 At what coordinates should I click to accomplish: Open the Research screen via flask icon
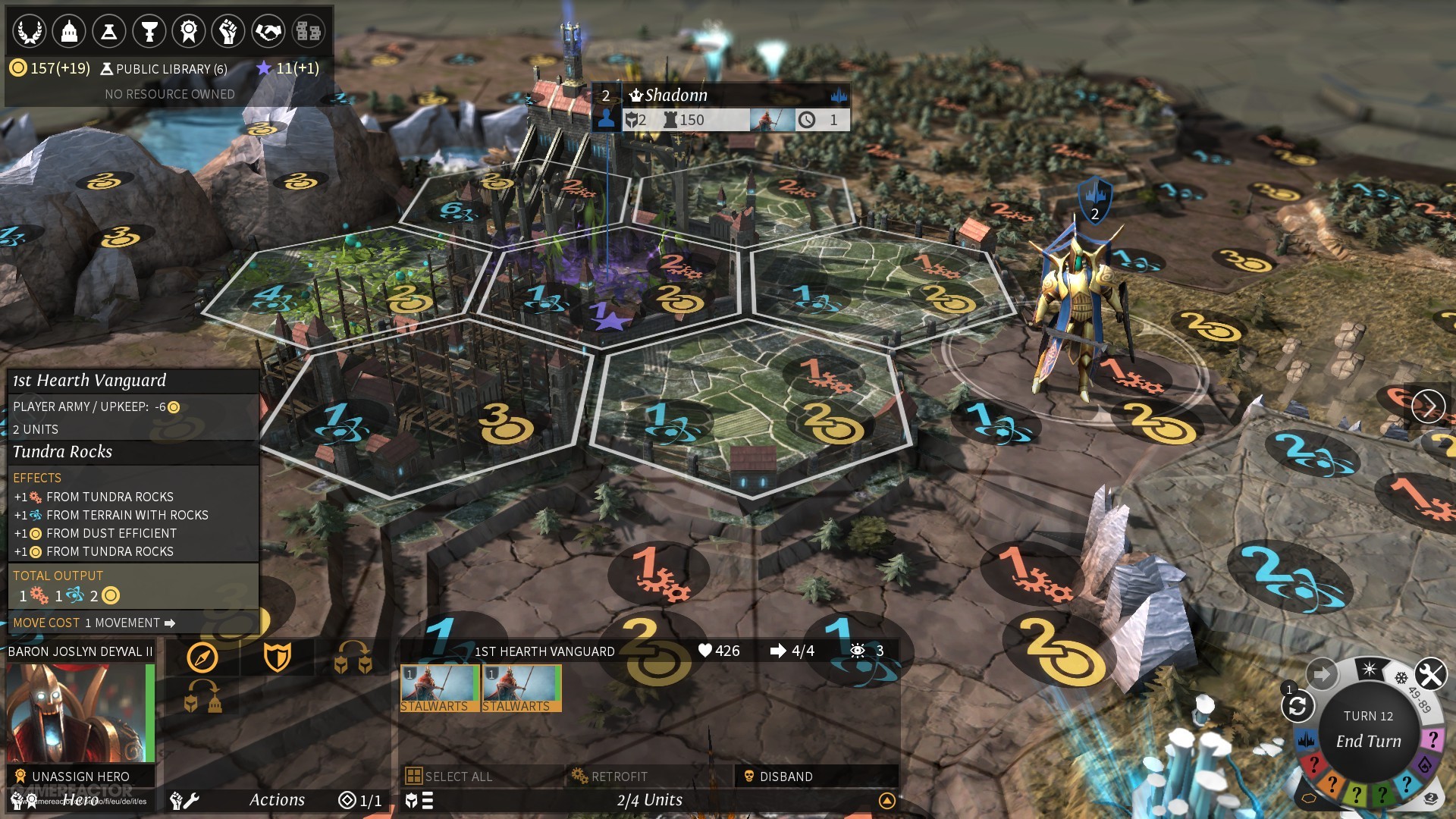pos(110,31)
